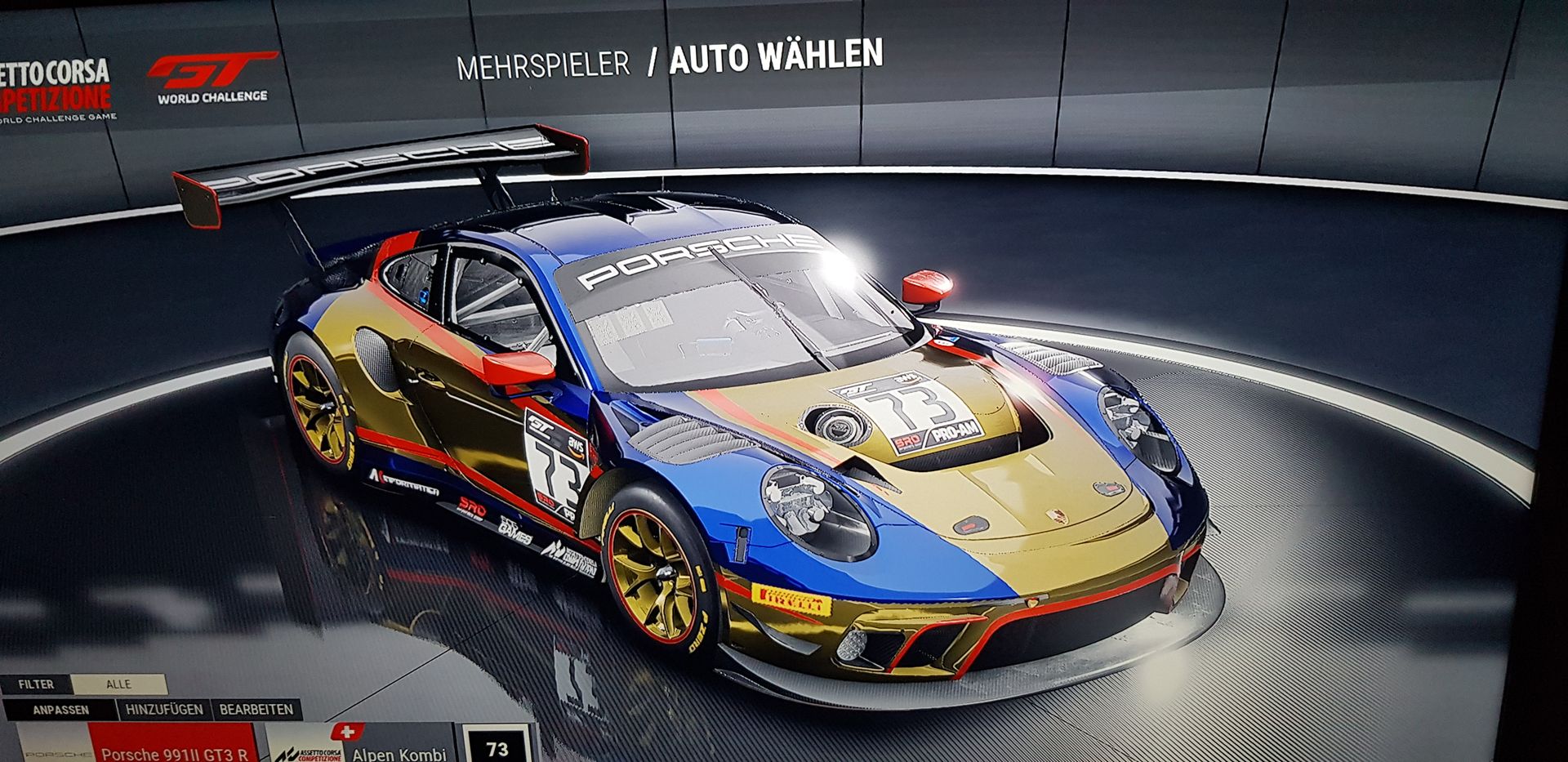Click the ANPASSEN button

pos(60,710)
